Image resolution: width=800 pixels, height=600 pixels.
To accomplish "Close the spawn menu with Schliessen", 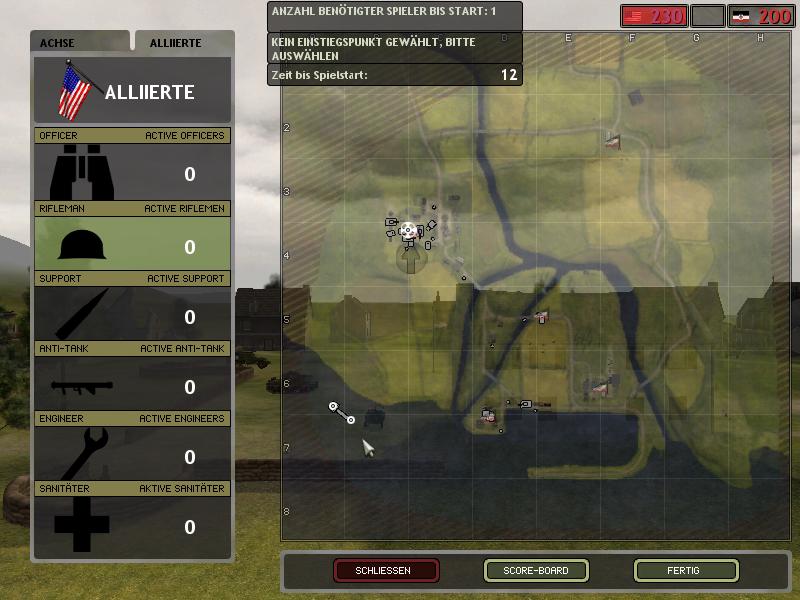I will 386,571.
